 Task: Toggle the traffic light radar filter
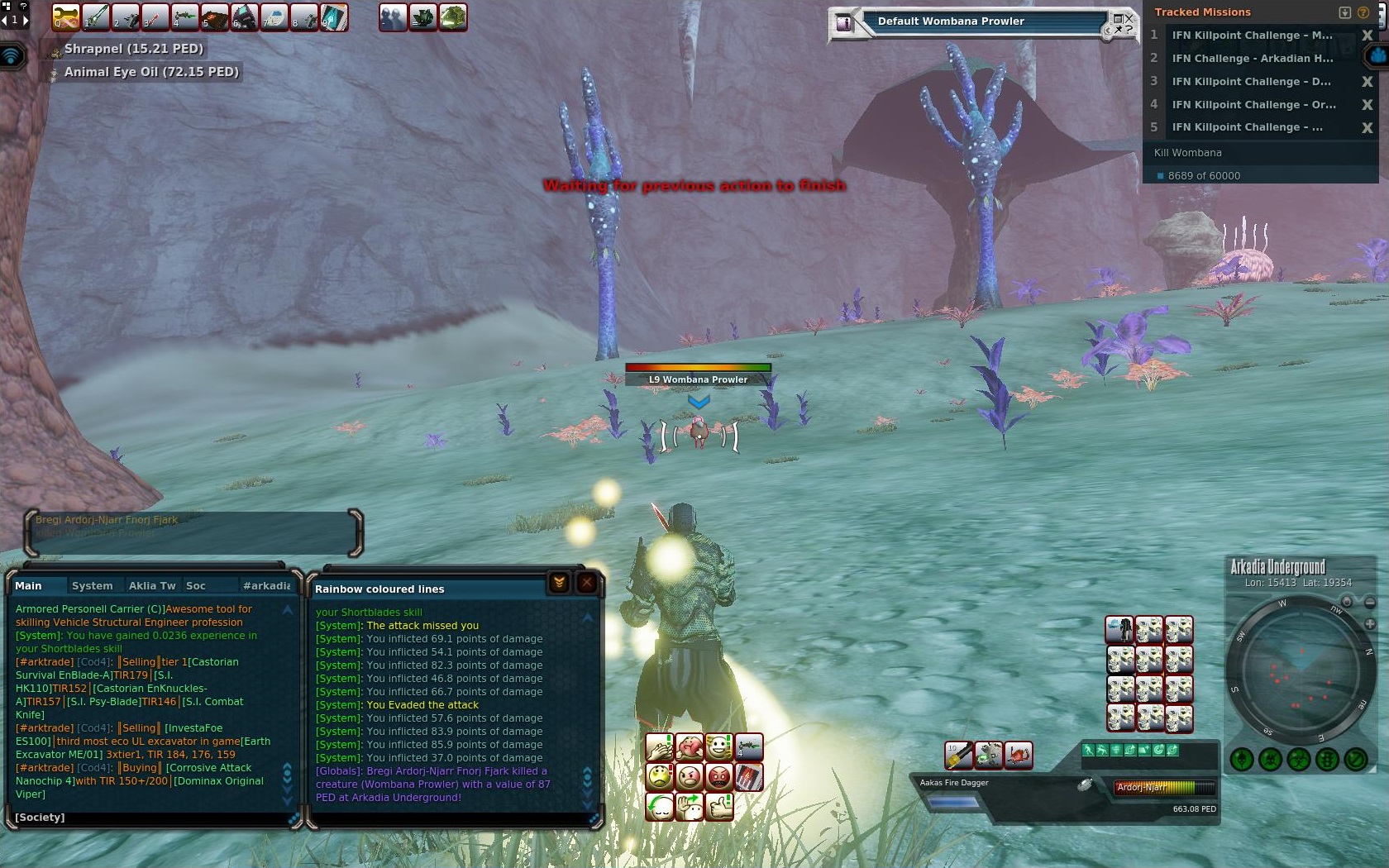point(1327,759)
